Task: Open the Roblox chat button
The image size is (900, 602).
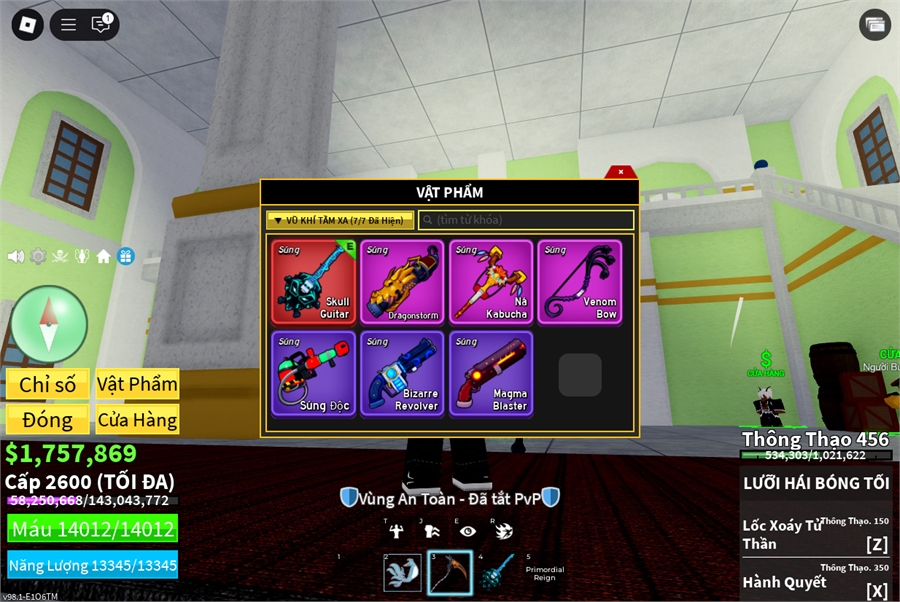Action: pyautogui.click(x=101, y=25)
